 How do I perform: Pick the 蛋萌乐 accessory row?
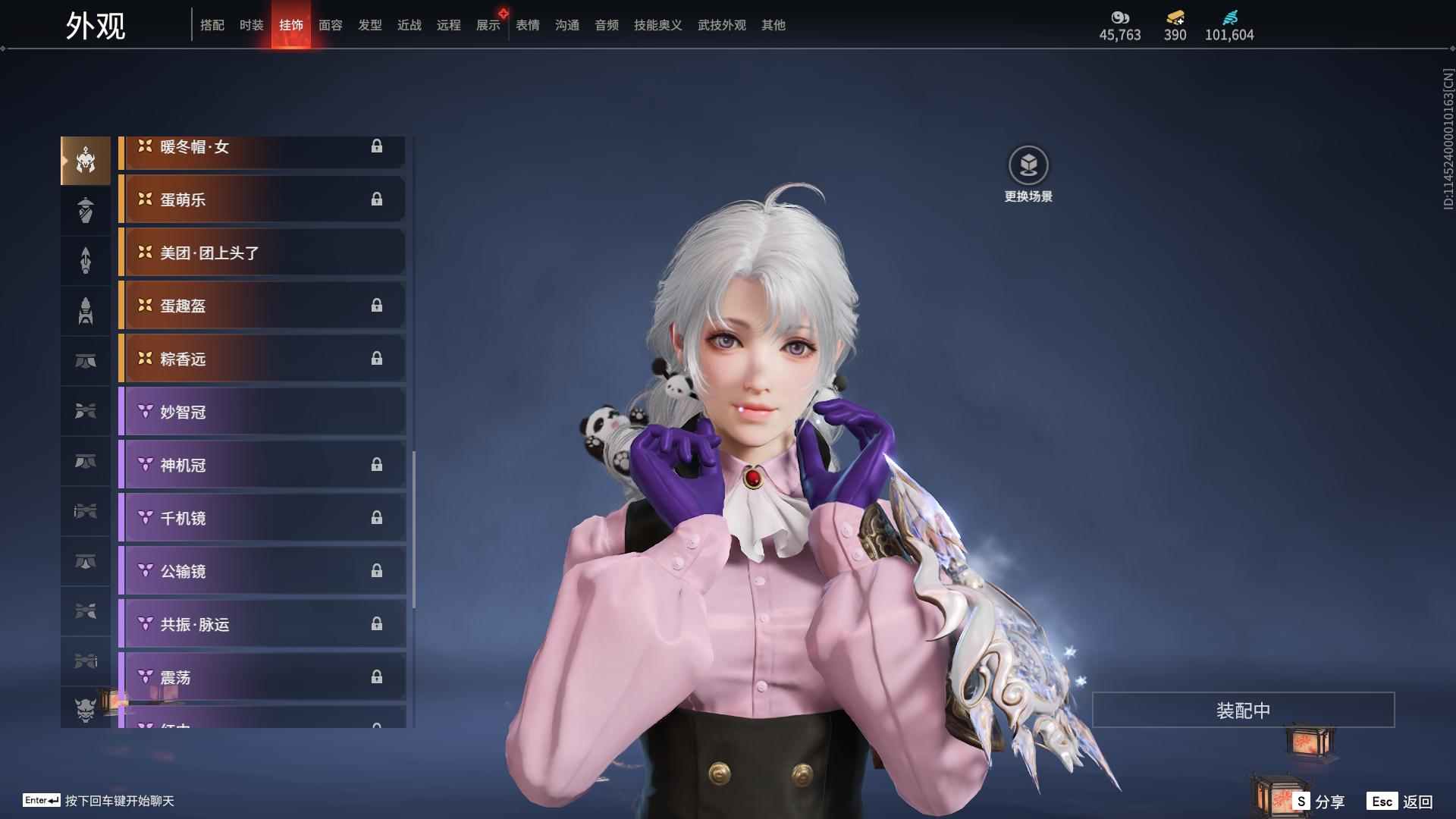coord(262,199)
